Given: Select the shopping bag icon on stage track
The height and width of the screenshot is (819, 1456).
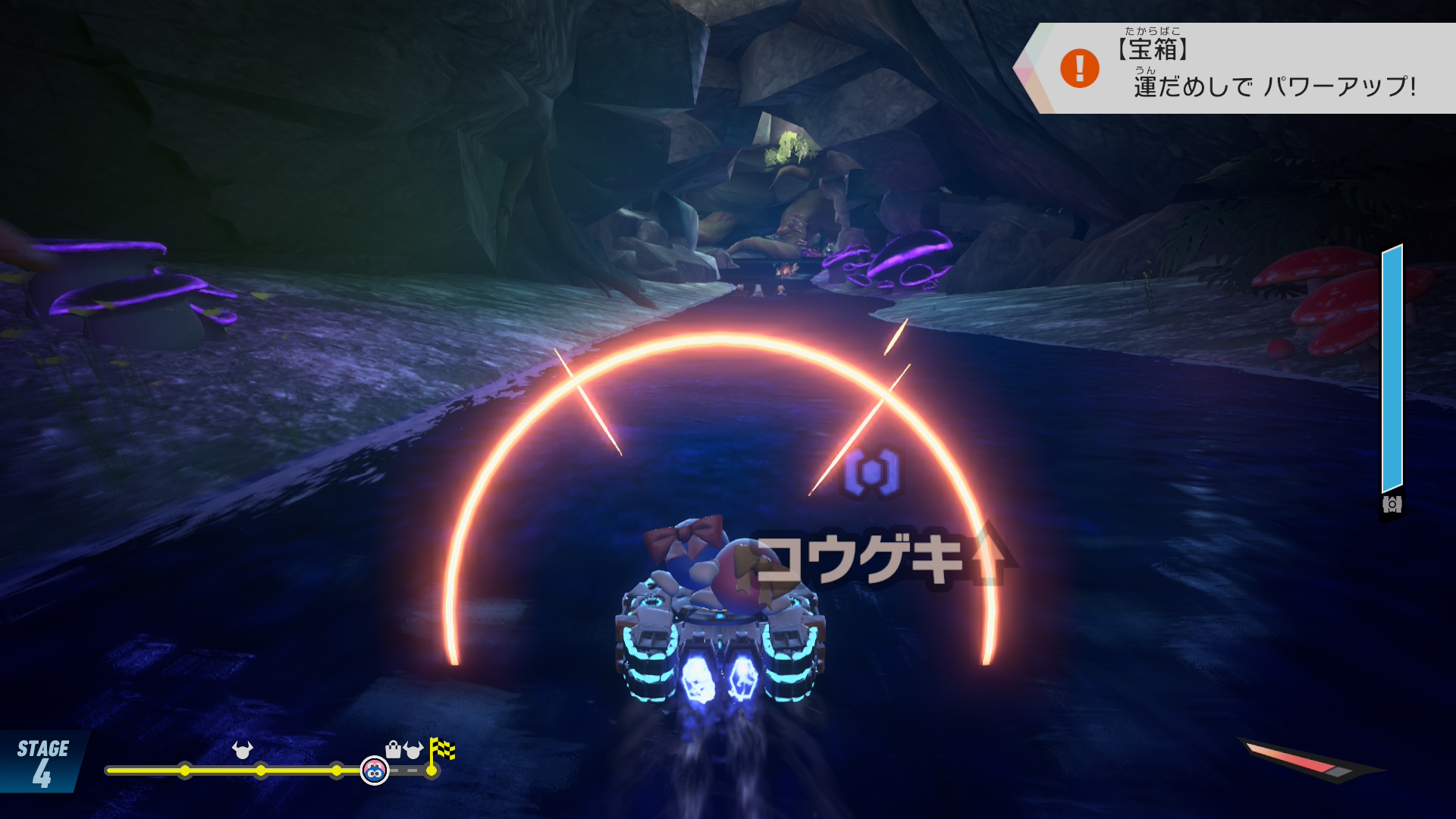Looking at the screenshot, I should click(393, 750).
